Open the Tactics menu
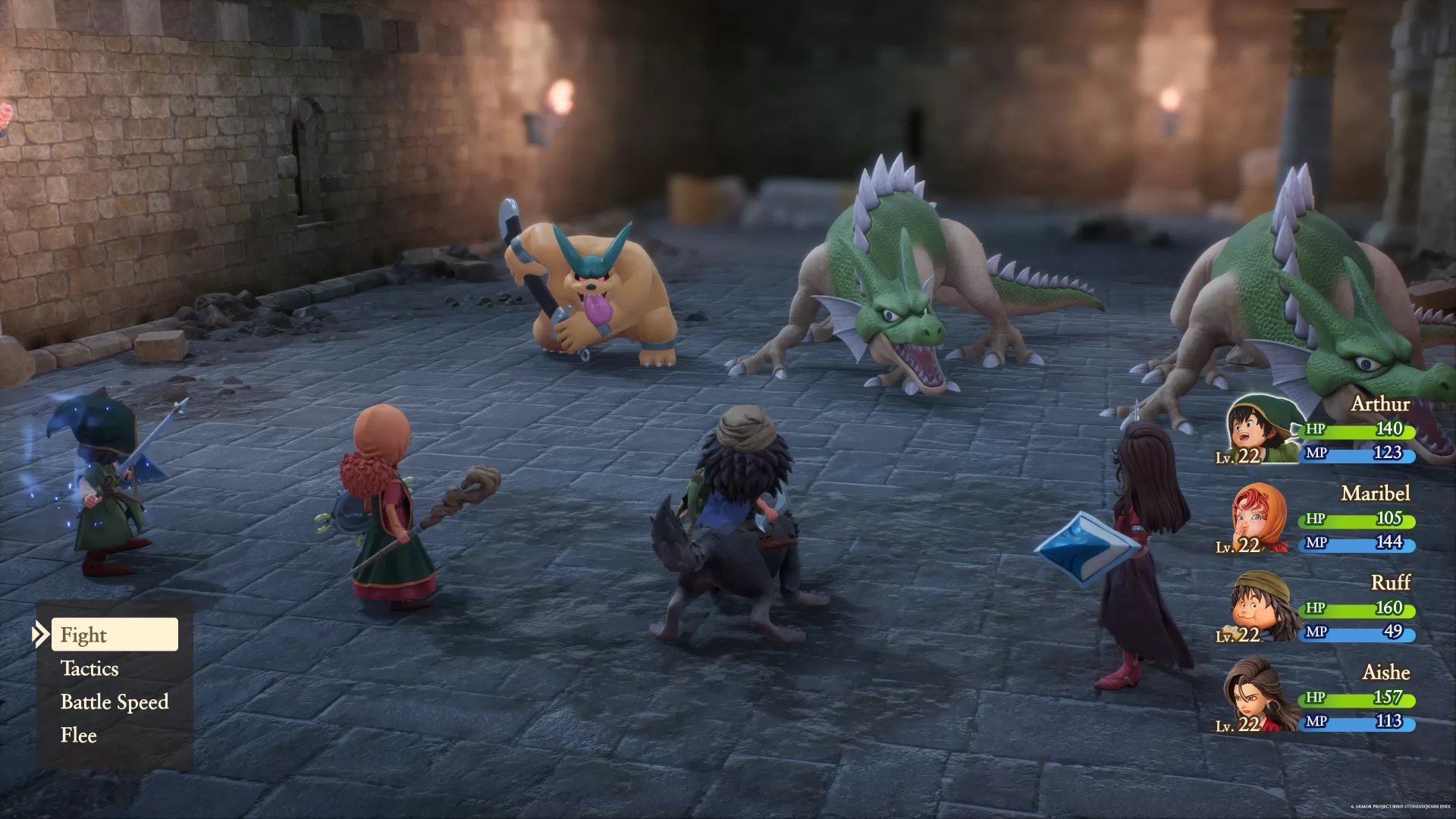 click(89, 668)
